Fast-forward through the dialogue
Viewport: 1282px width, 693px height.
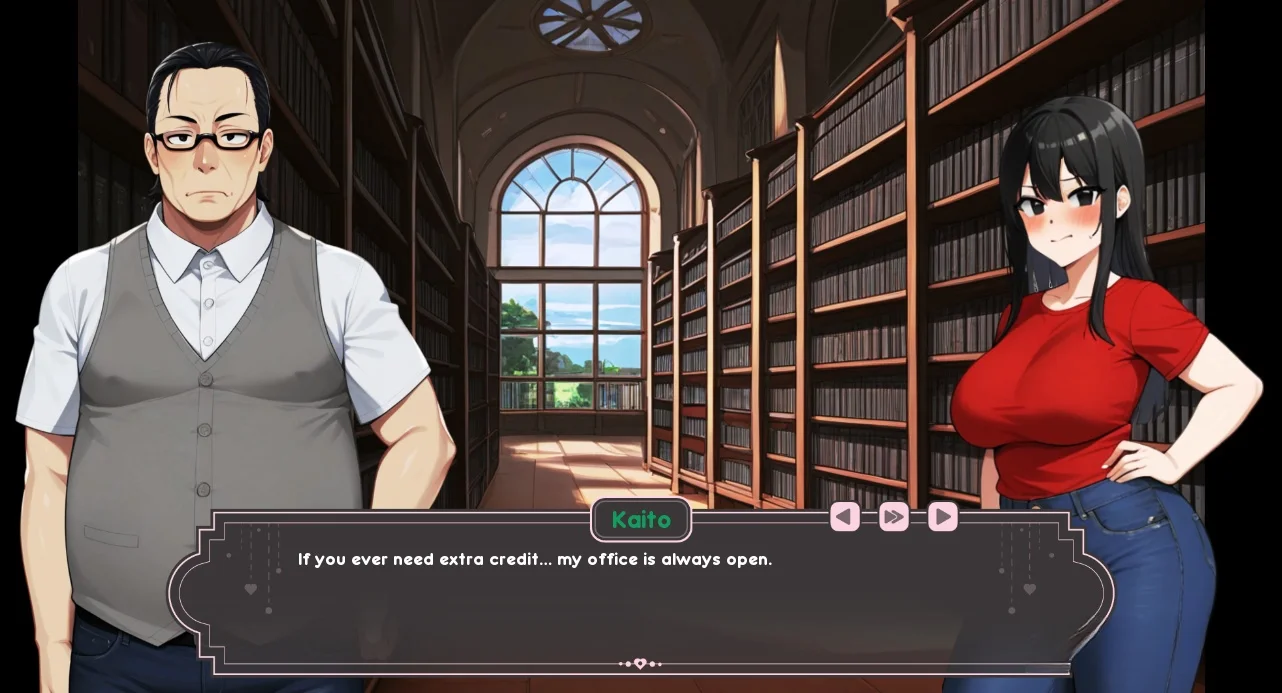(x=893, y=516)
